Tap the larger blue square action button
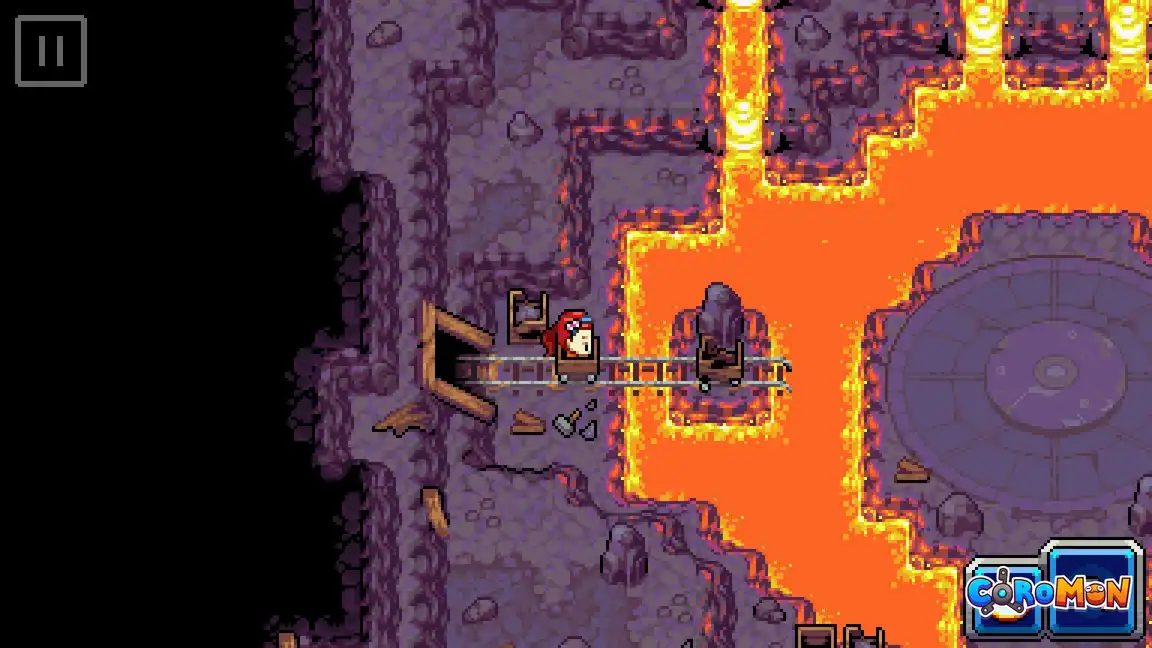This screenshot has width=1152, height=648. [1092, 590]
